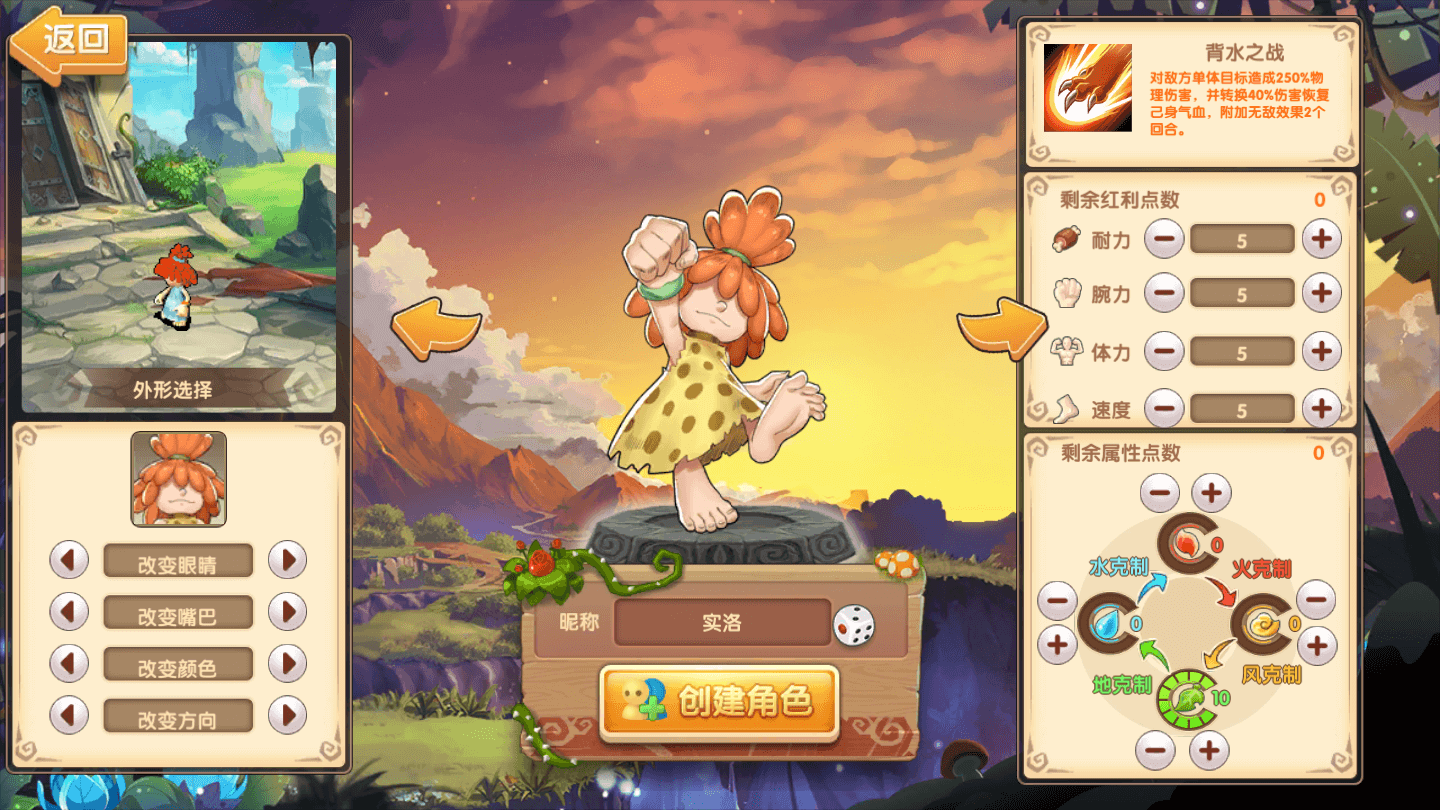Cycle 改变嘴巴 mouth to the previous option
Screen dimensions: 1440x810
pos(69,612)
